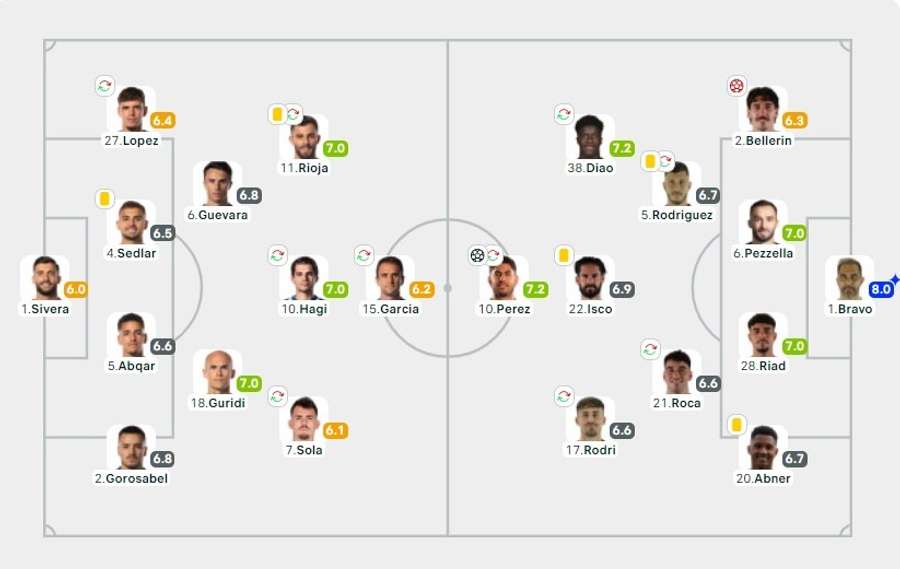Select Guridi's player portrait
This screenshot has height=569, width=900.
(217, 373)
